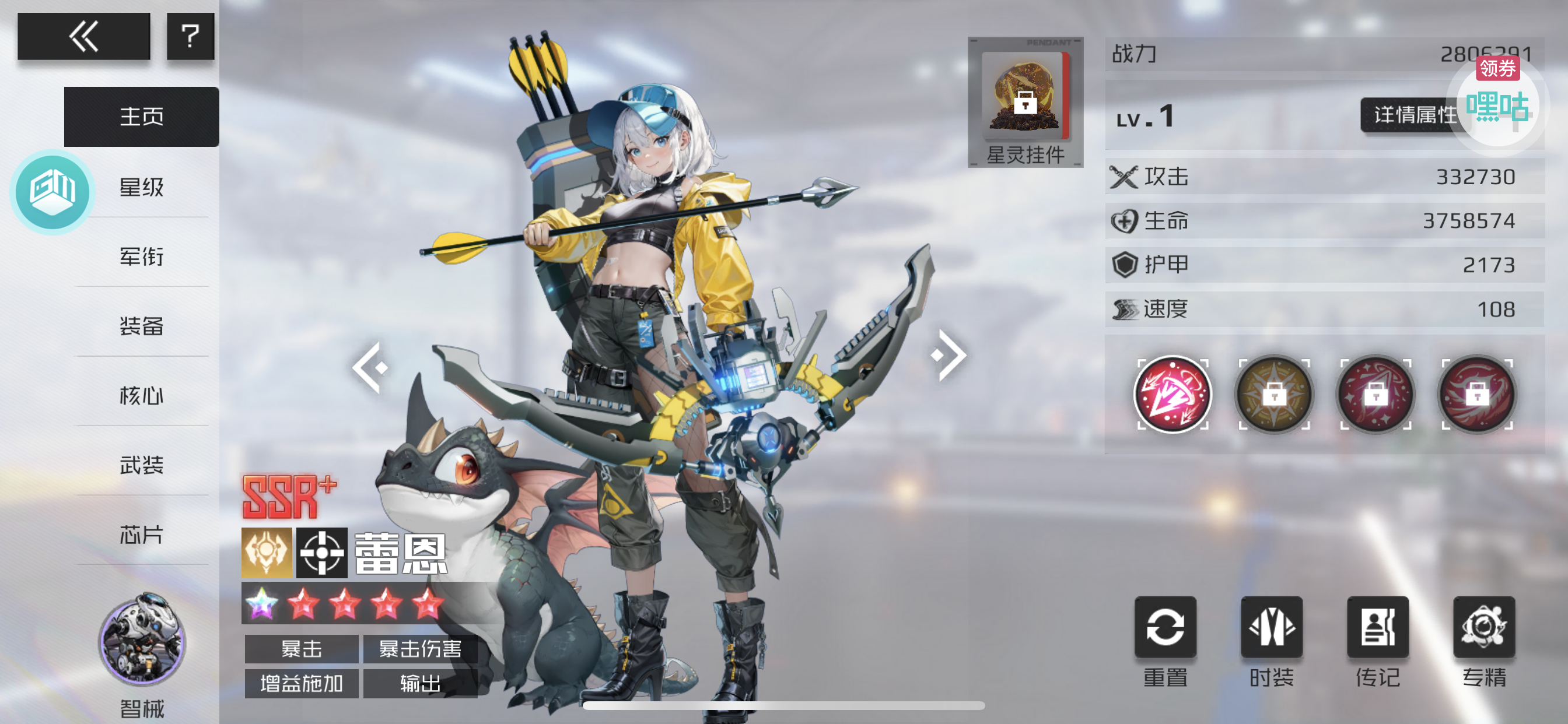Switch to the 星级 tab
1568x724 pixels.
point(141,187)
